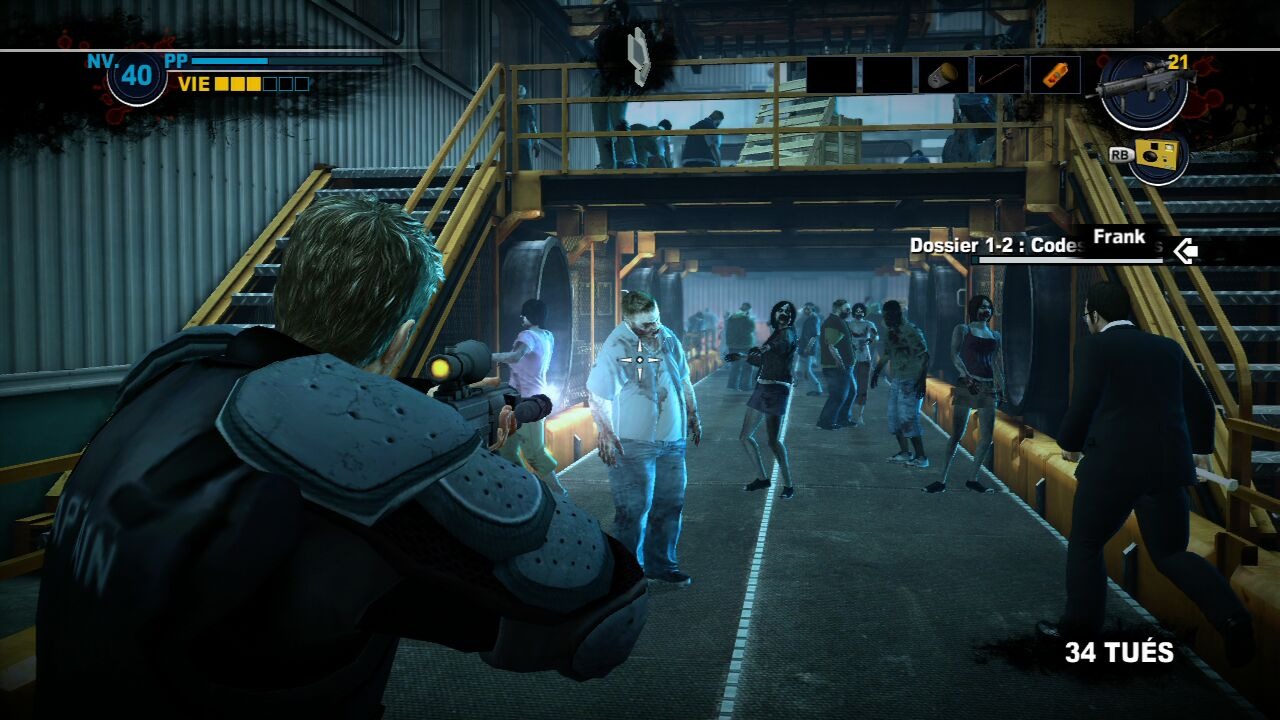Open the yellow camera icon
The height and width of the screenshot is (720, 1280).
(x=1157, y=157)
